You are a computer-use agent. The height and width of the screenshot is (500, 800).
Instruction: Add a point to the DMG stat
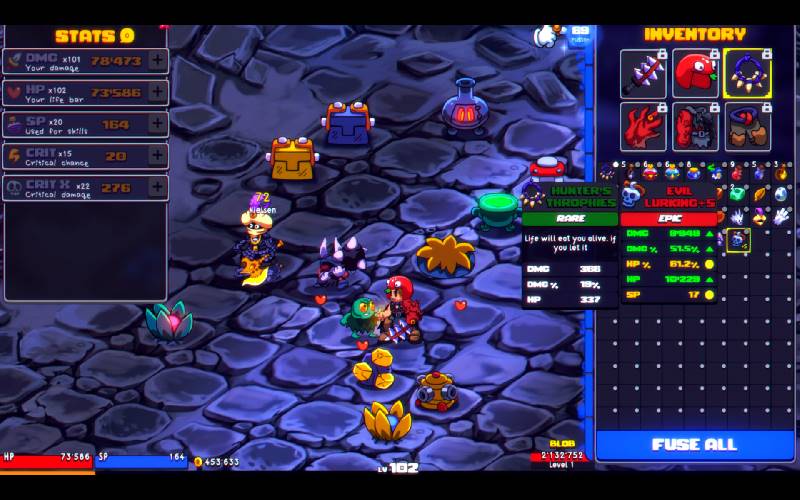(x=157, y=60)
